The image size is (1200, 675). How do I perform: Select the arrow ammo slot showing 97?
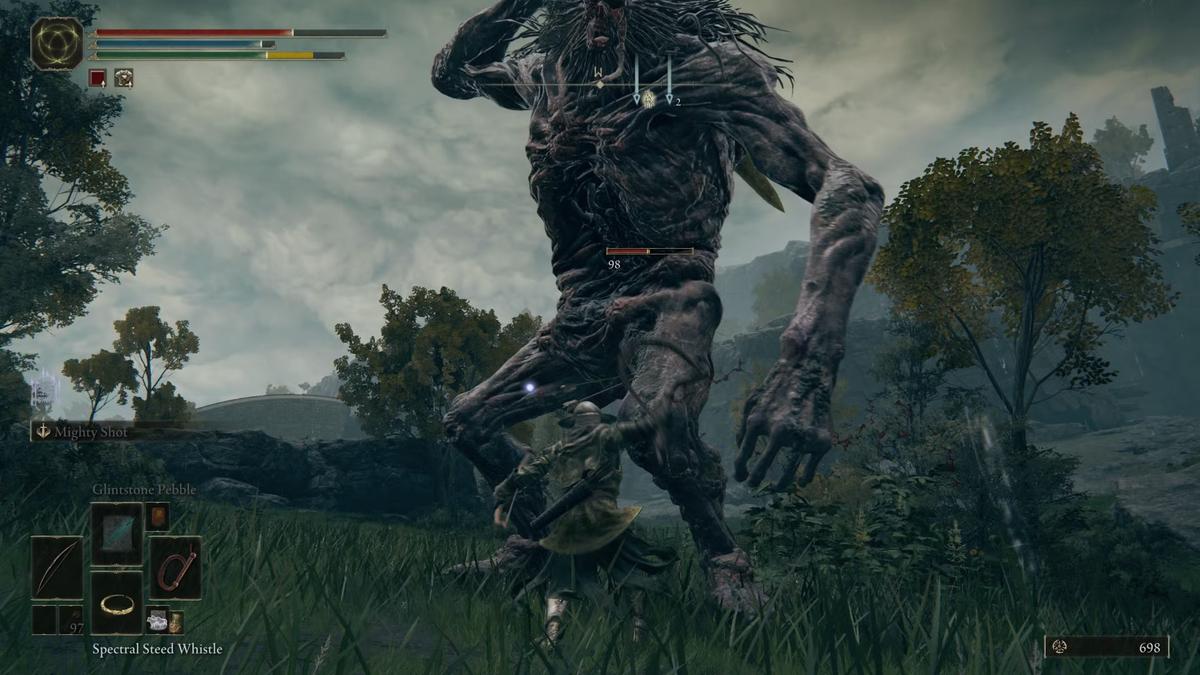tap(70, 620)
